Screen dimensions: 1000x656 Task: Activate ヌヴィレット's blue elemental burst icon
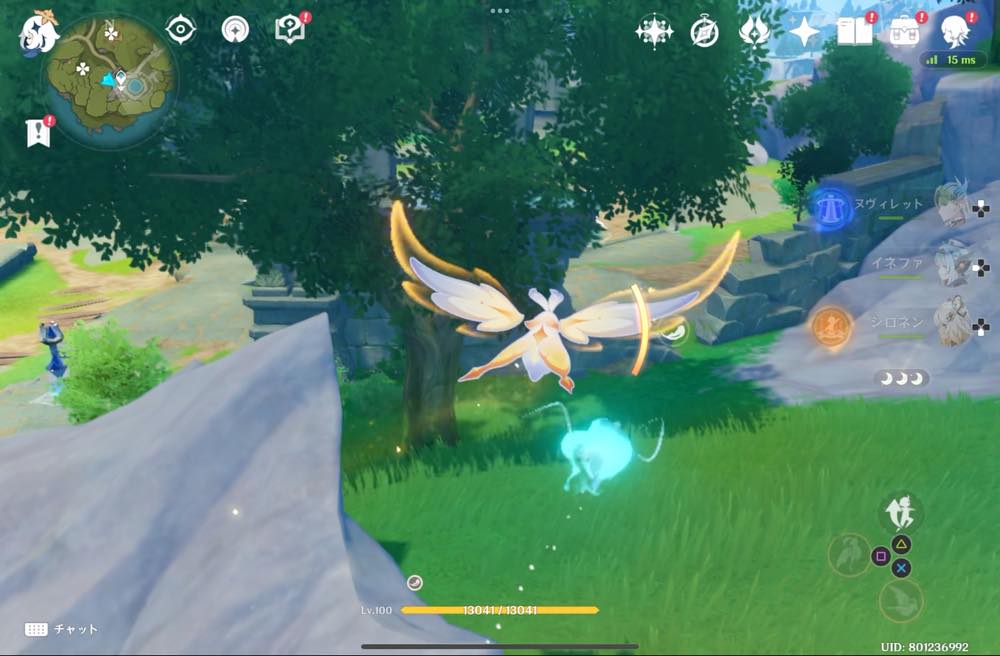pyautogui.click(x=829, y=205)
